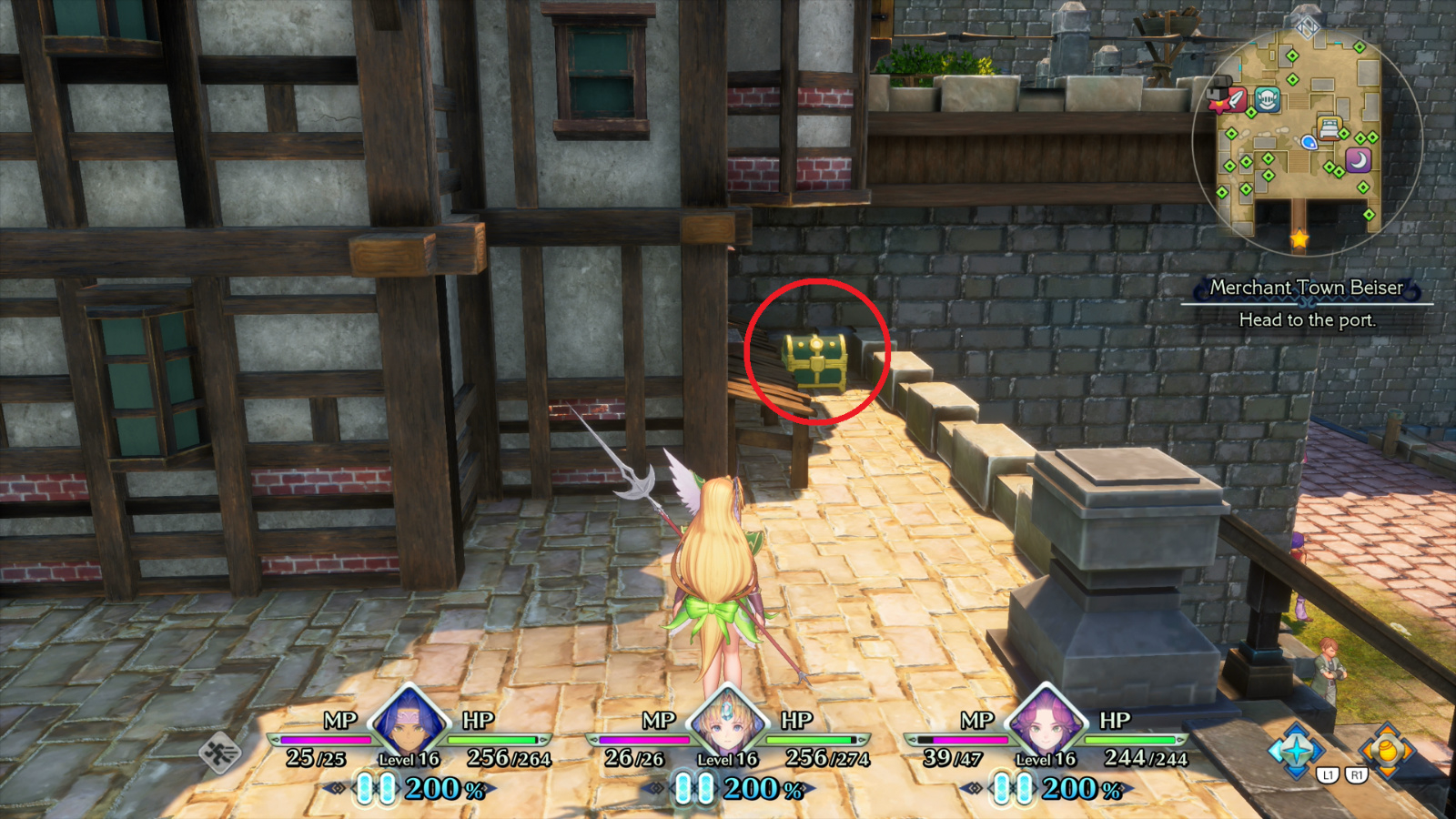The image size is (1456, 819).
Task: Select the Merchant Town Beiser title
Action: pos(1307,287)
